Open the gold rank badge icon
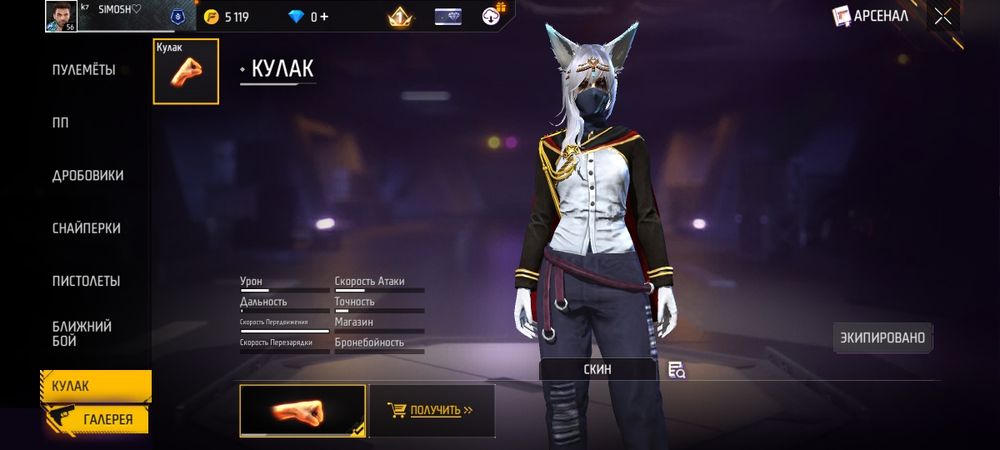The width and height of the screenshot is (1000, 450). [400, 16]
